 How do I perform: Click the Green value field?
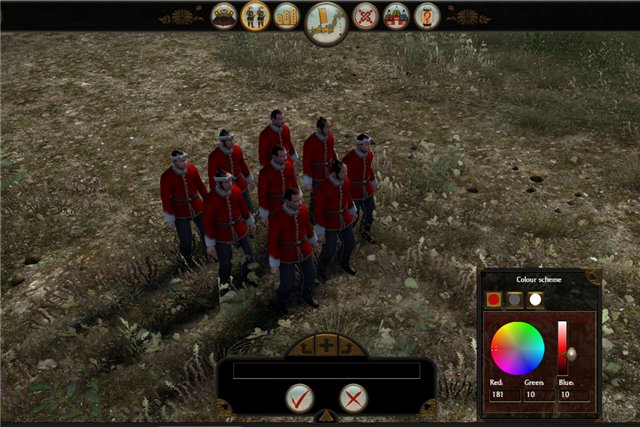tap(538, 395)
